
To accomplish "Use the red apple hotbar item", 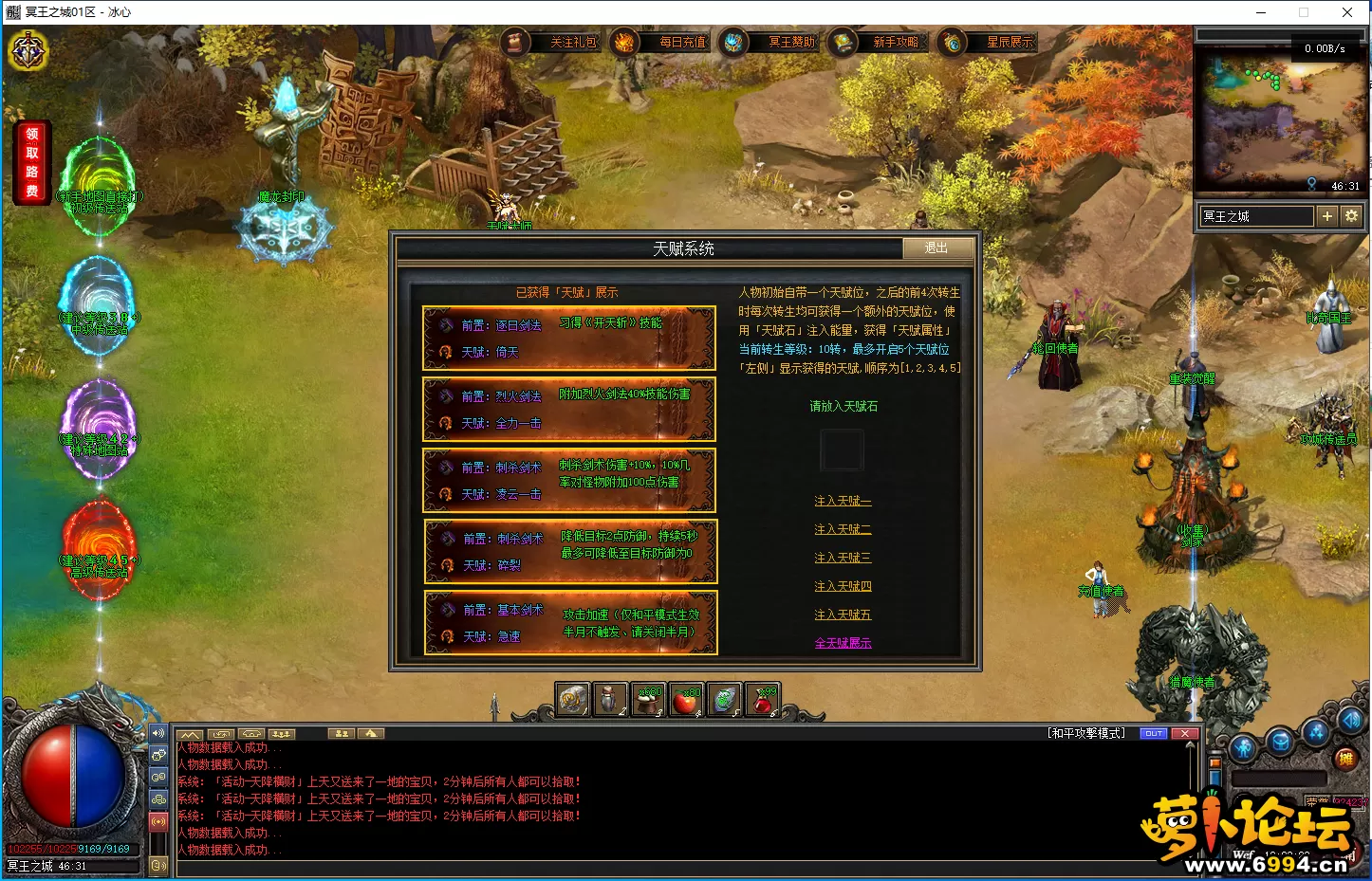I will pos(686,700).
